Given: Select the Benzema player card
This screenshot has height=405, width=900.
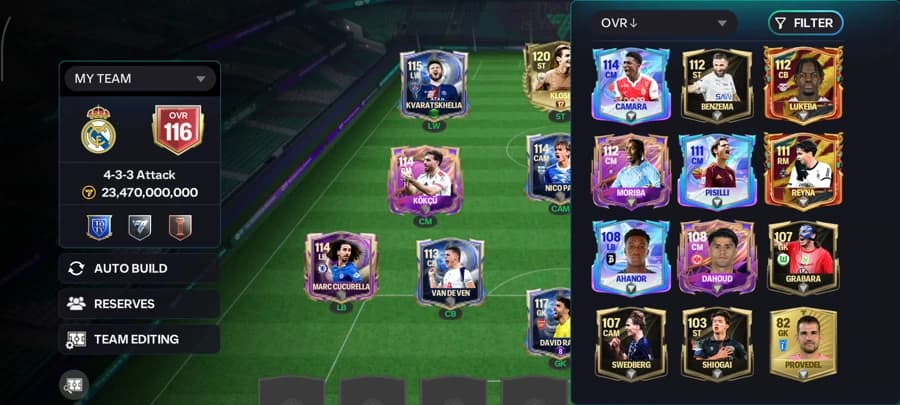Looking at the screenshot, I should pyautogui.click(x=716, y=84).
